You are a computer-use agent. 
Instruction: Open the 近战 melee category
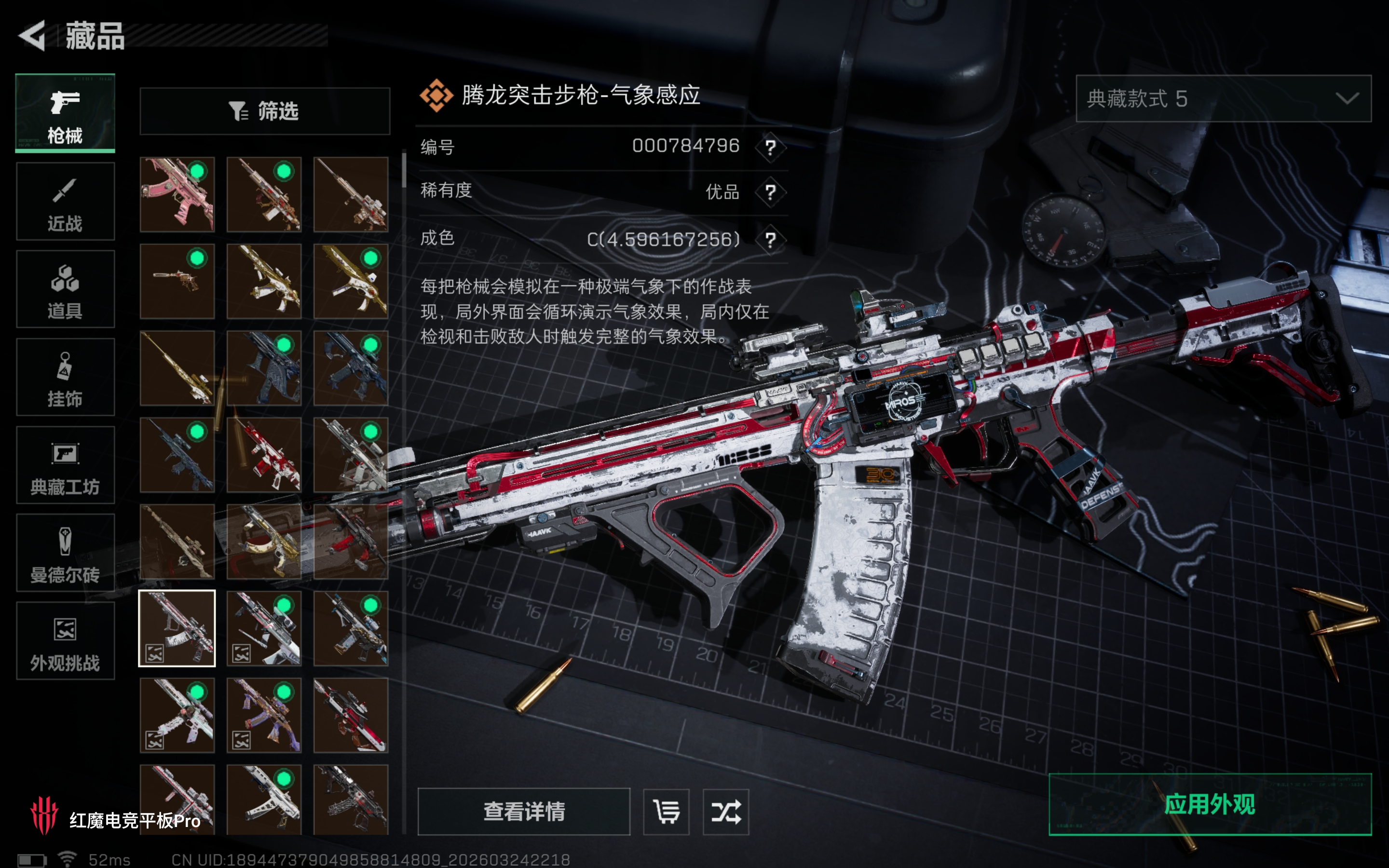pyautogui.click(x=65, y=201)
